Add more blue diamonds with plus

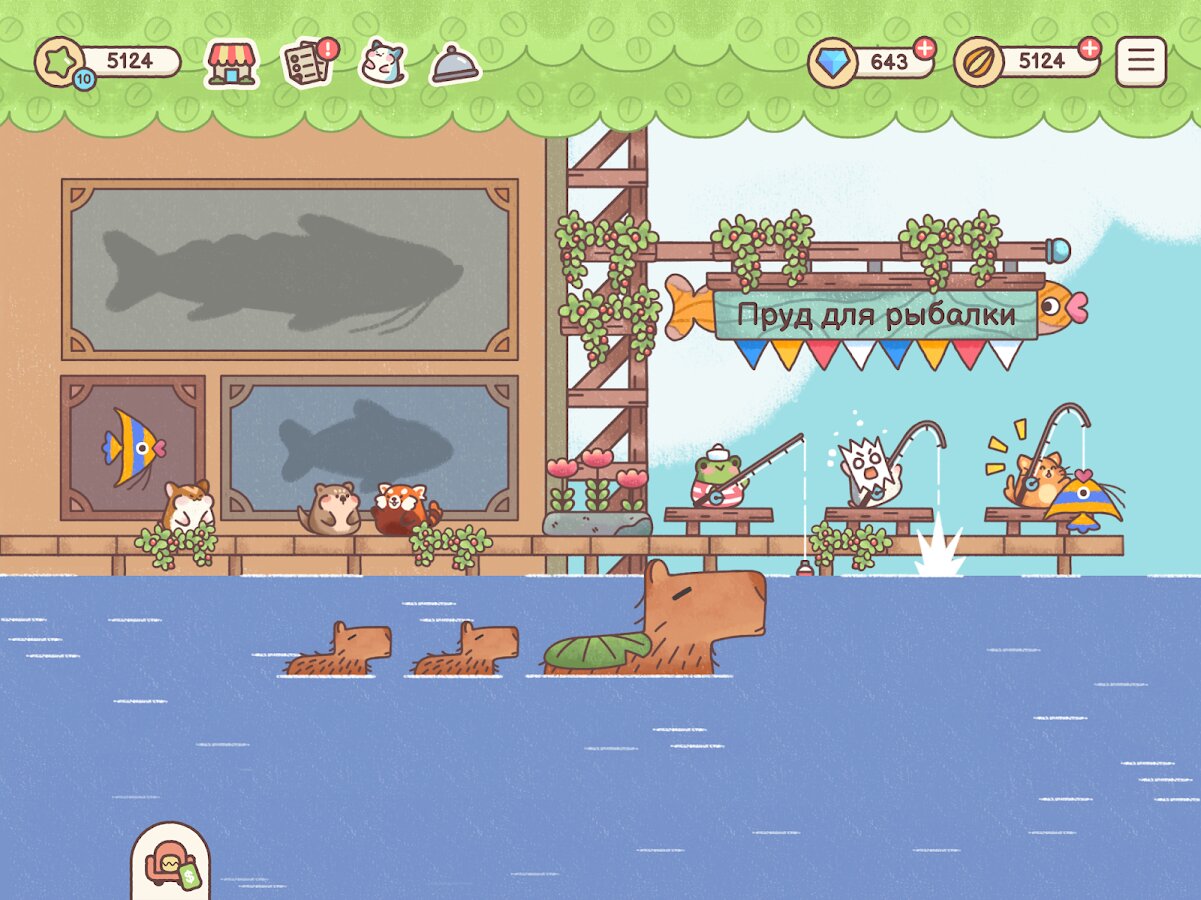925,48
